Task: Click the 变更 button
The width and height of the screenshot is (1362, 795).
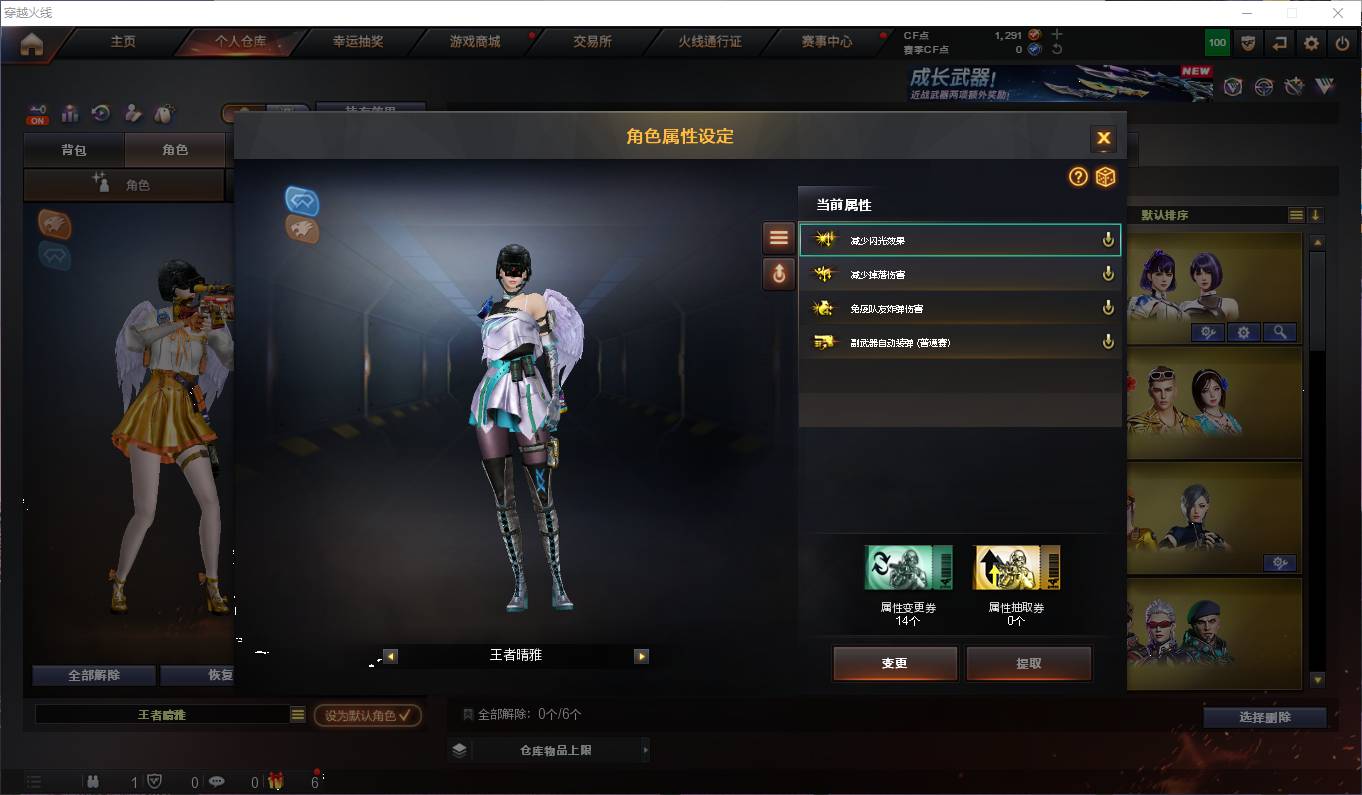Action: pos(894,663)
